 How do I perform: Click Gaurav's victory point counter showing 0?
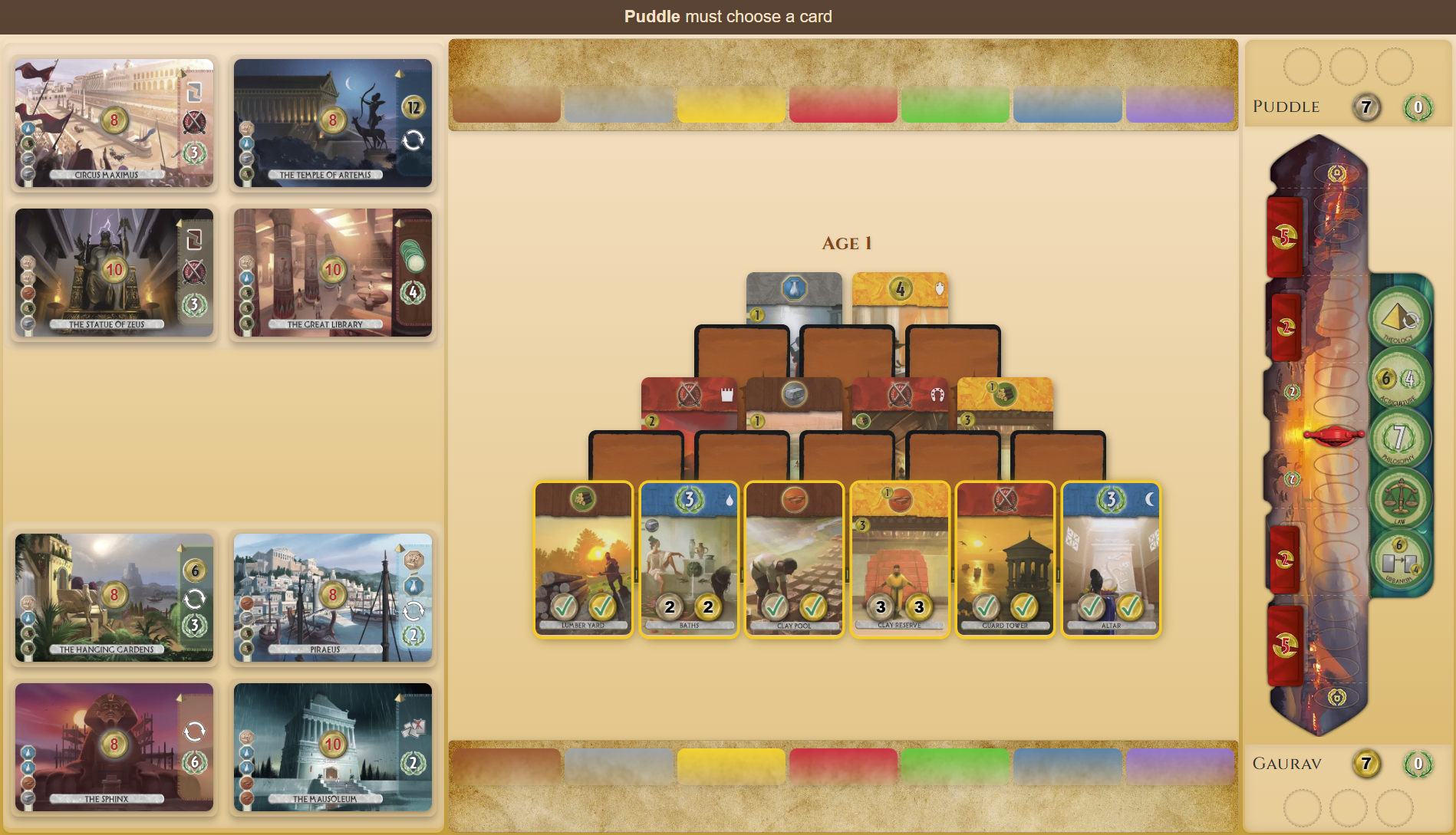[1417, 763]
